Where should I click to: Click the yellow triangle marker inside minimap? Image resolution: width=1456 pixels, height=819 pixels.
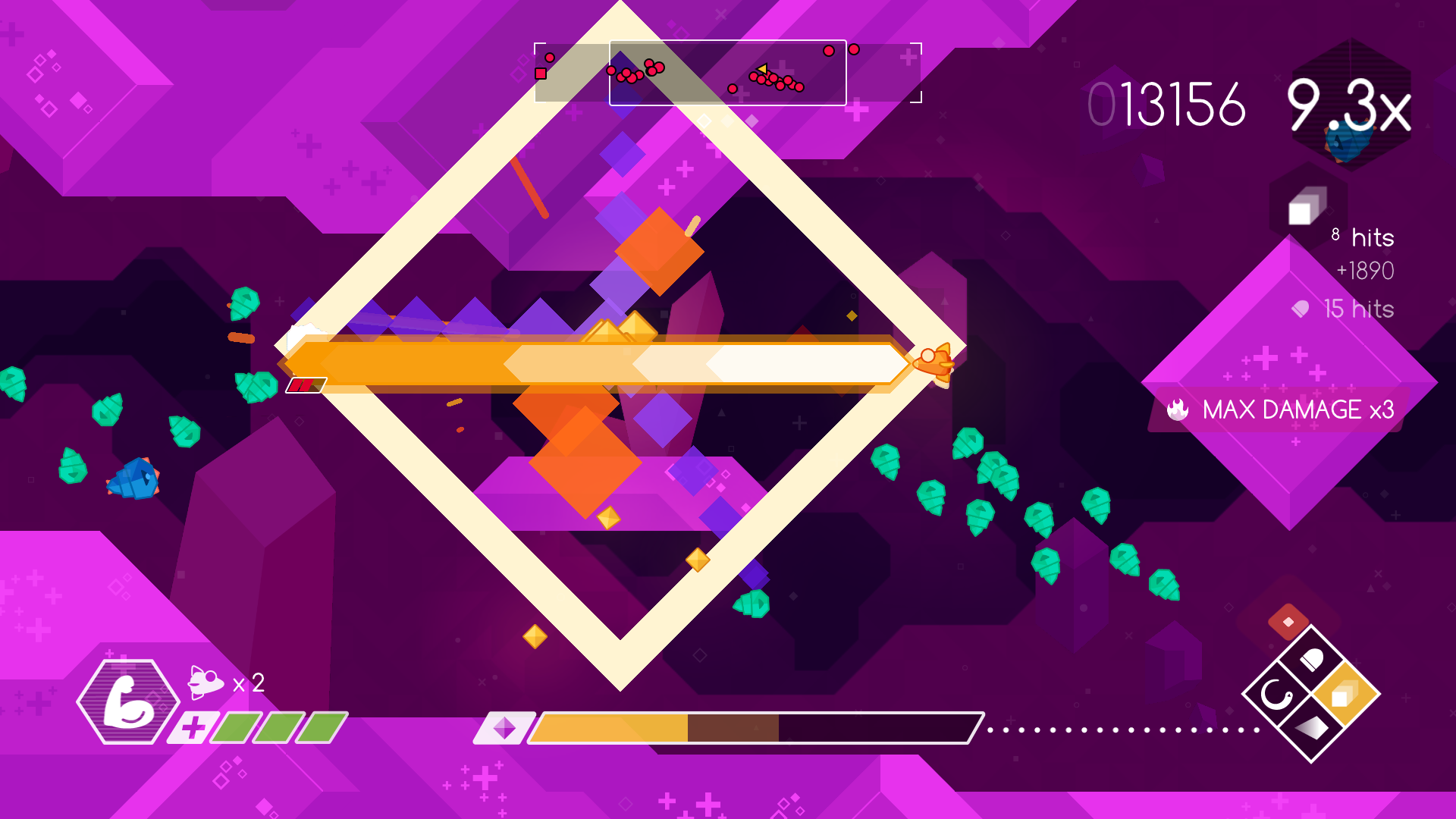(x=763, y=69)
